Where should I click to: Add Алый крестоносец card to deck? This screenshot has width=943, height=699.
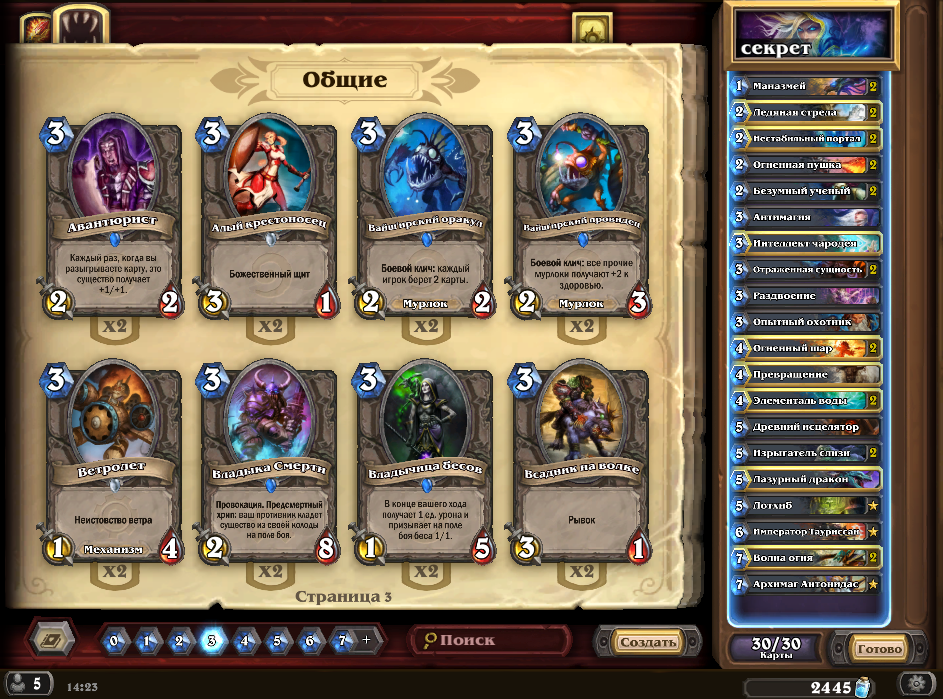pyautogui.click(x=268, y=220)
